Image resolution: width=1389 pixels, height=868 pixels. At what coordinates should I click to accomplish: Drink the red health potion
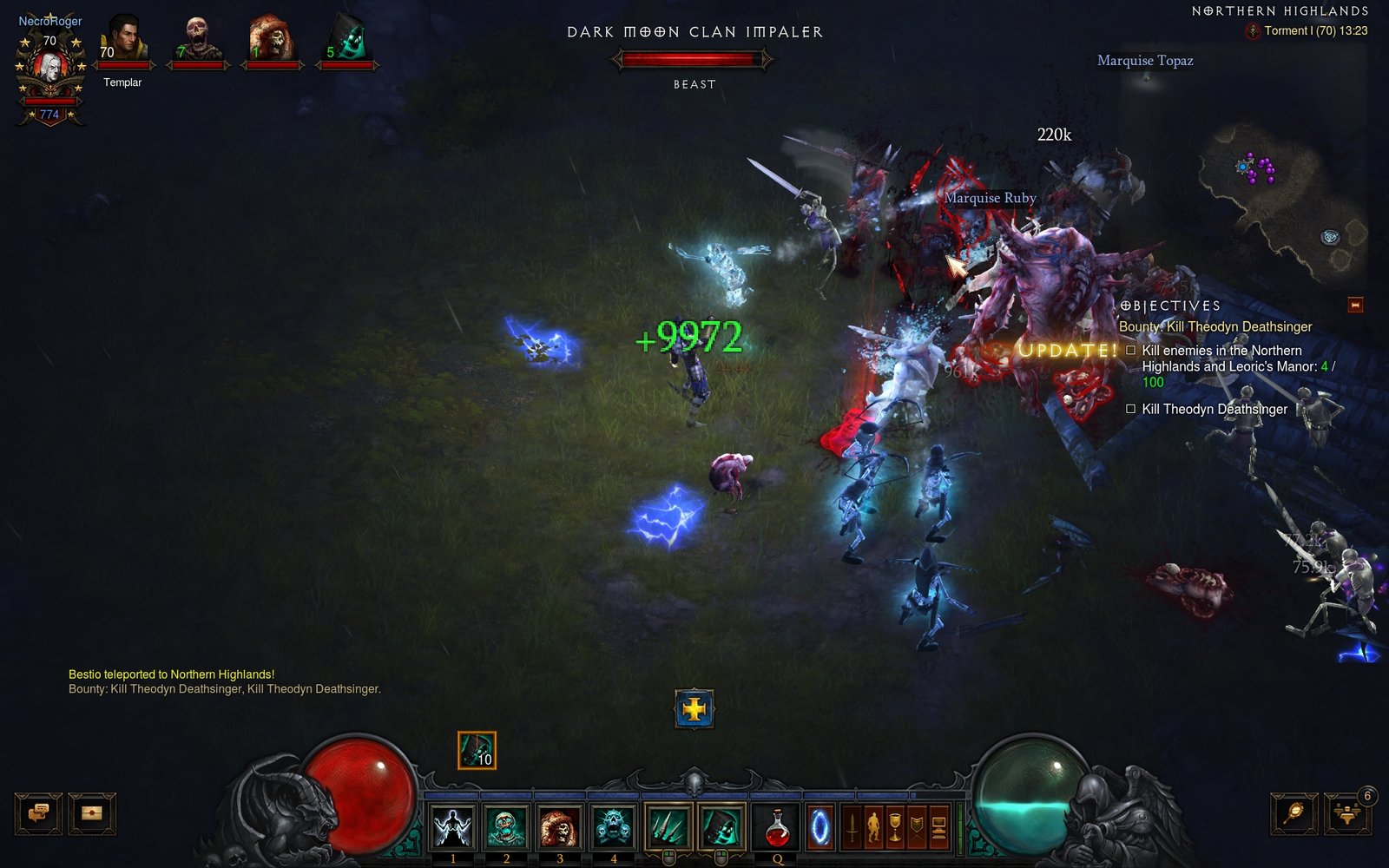point(777,826)
